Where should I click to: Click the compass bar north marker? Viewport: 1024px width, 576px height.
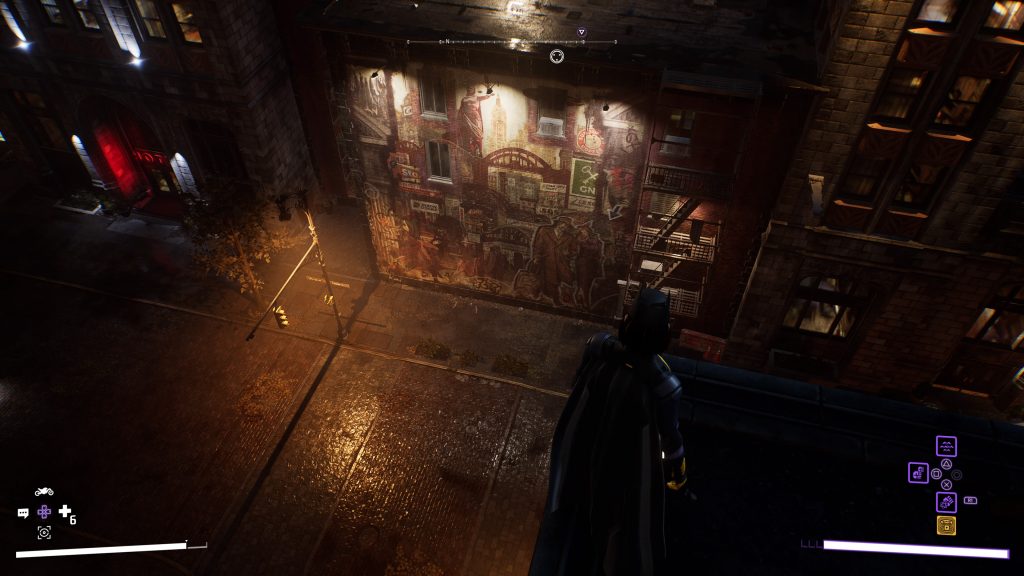point(448,41)
